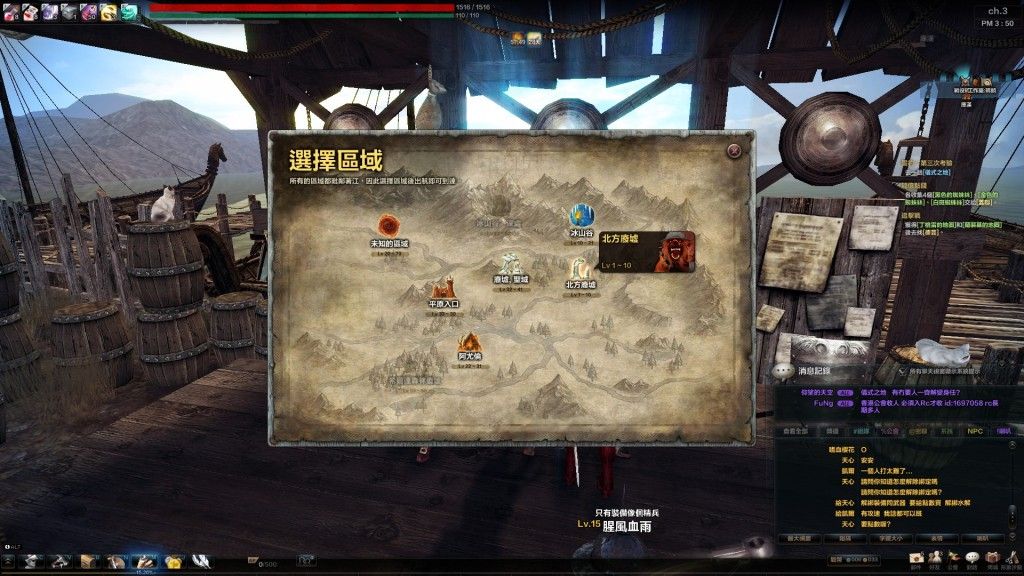Choose the 冰山谷 ice valley region
Screen dimensions: 1024x576
click(581, 217)
